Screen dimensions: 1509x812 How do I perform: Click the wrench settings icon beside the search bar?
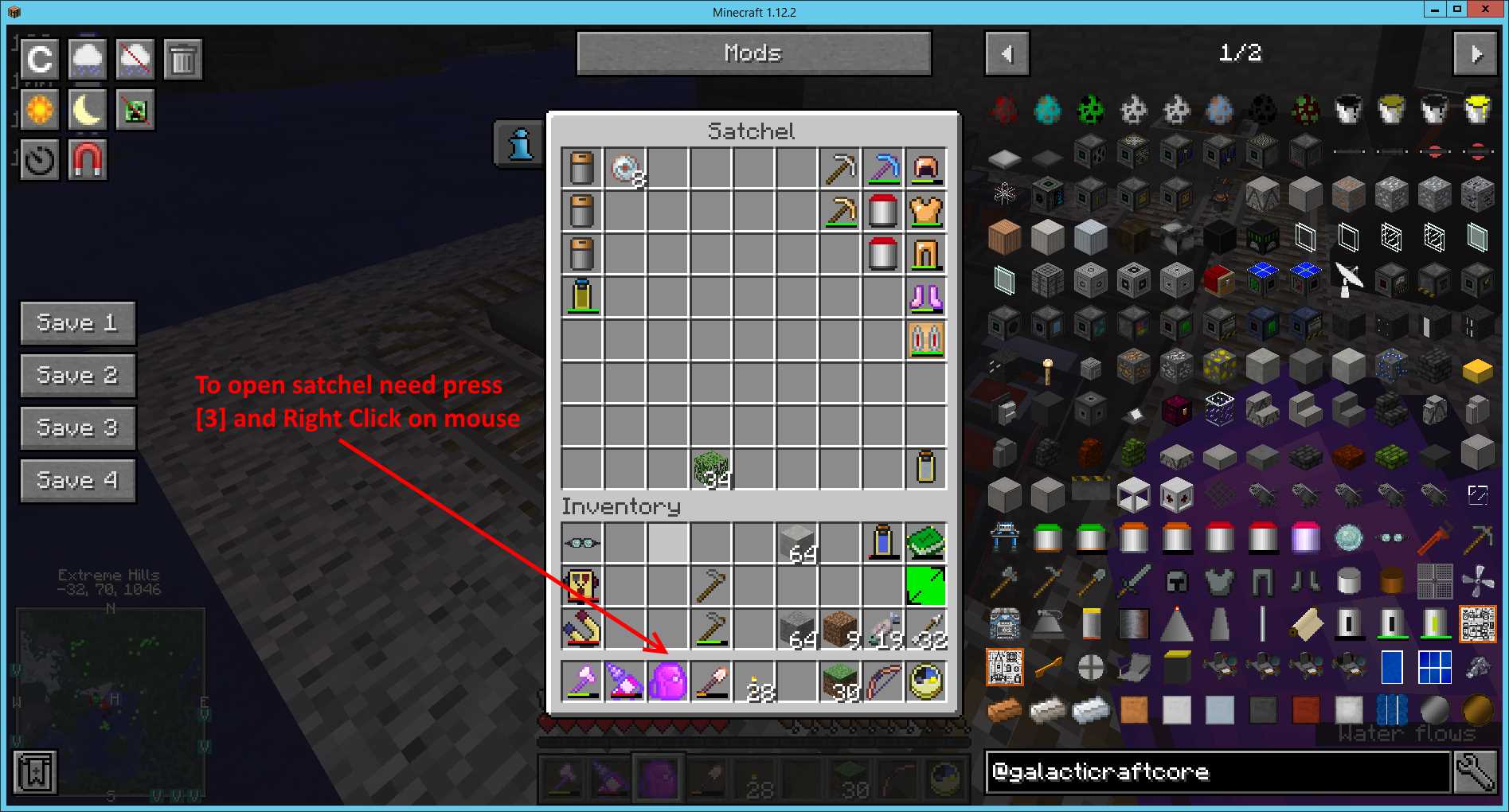[x=1479, y=771]
